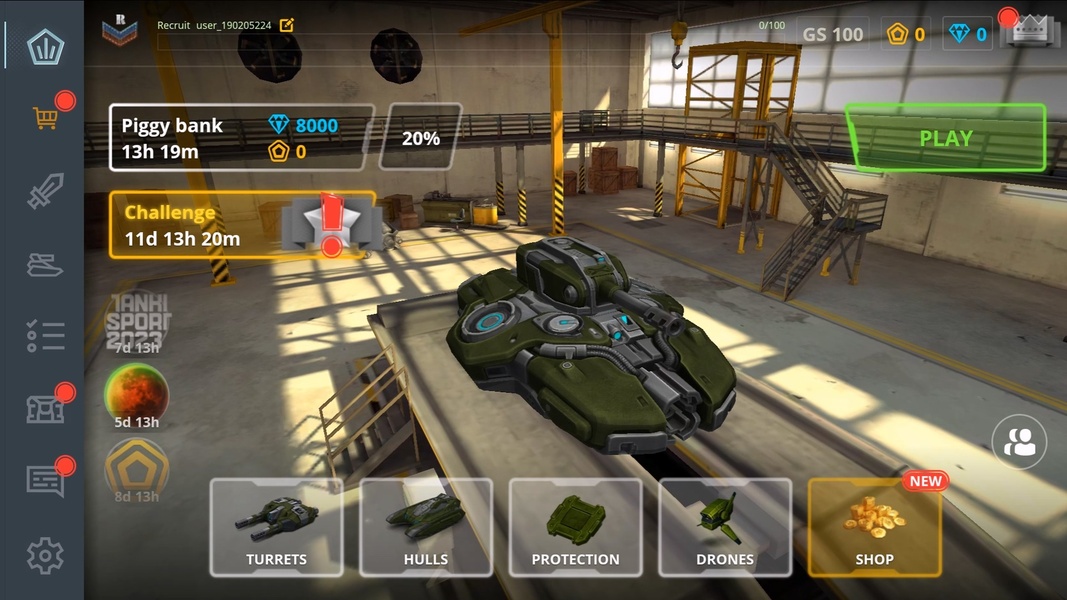1067x600 pixels.
Task: Start a battle with the PLAY button
Action: [945, 138]
